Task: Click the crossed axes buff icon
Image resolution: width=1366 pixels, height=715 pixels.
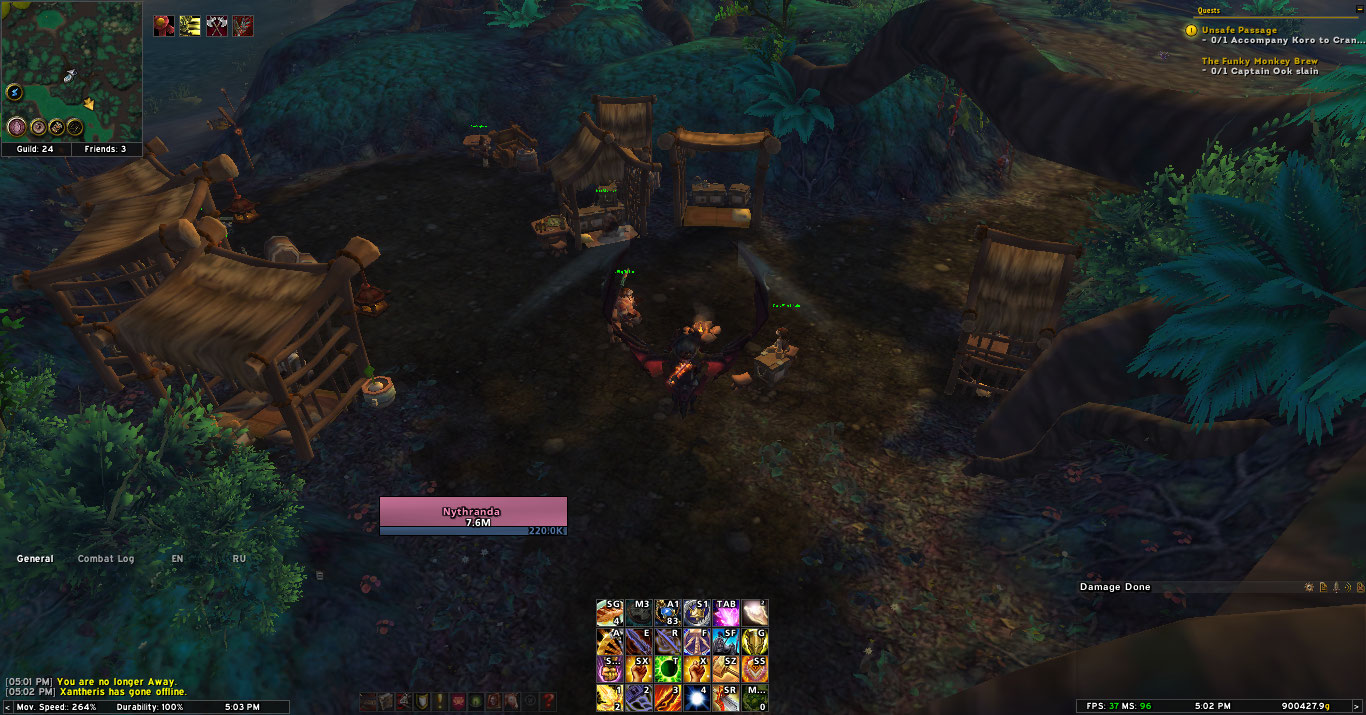Action: [x=216, y=26]
